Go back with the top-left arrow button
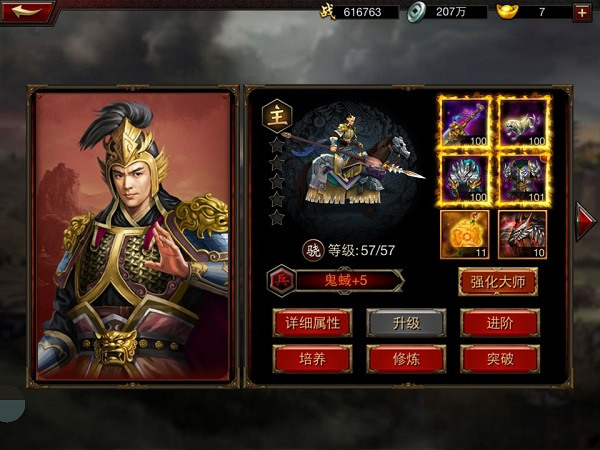Screen dimensions: 600x450 pos(26,12)
